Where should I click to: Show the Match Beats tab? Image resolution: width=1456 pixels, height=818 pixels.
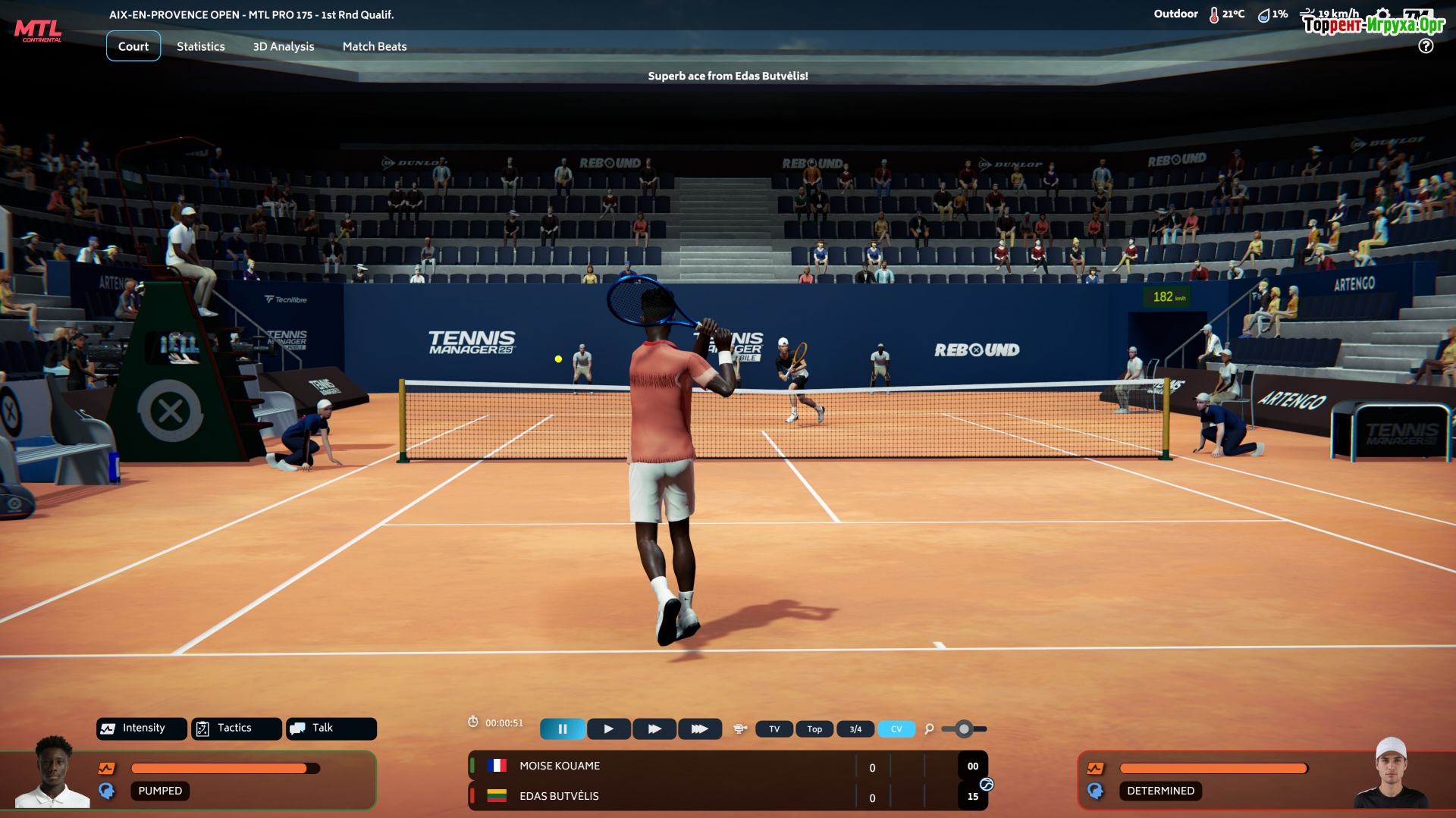tap(374, 46)
